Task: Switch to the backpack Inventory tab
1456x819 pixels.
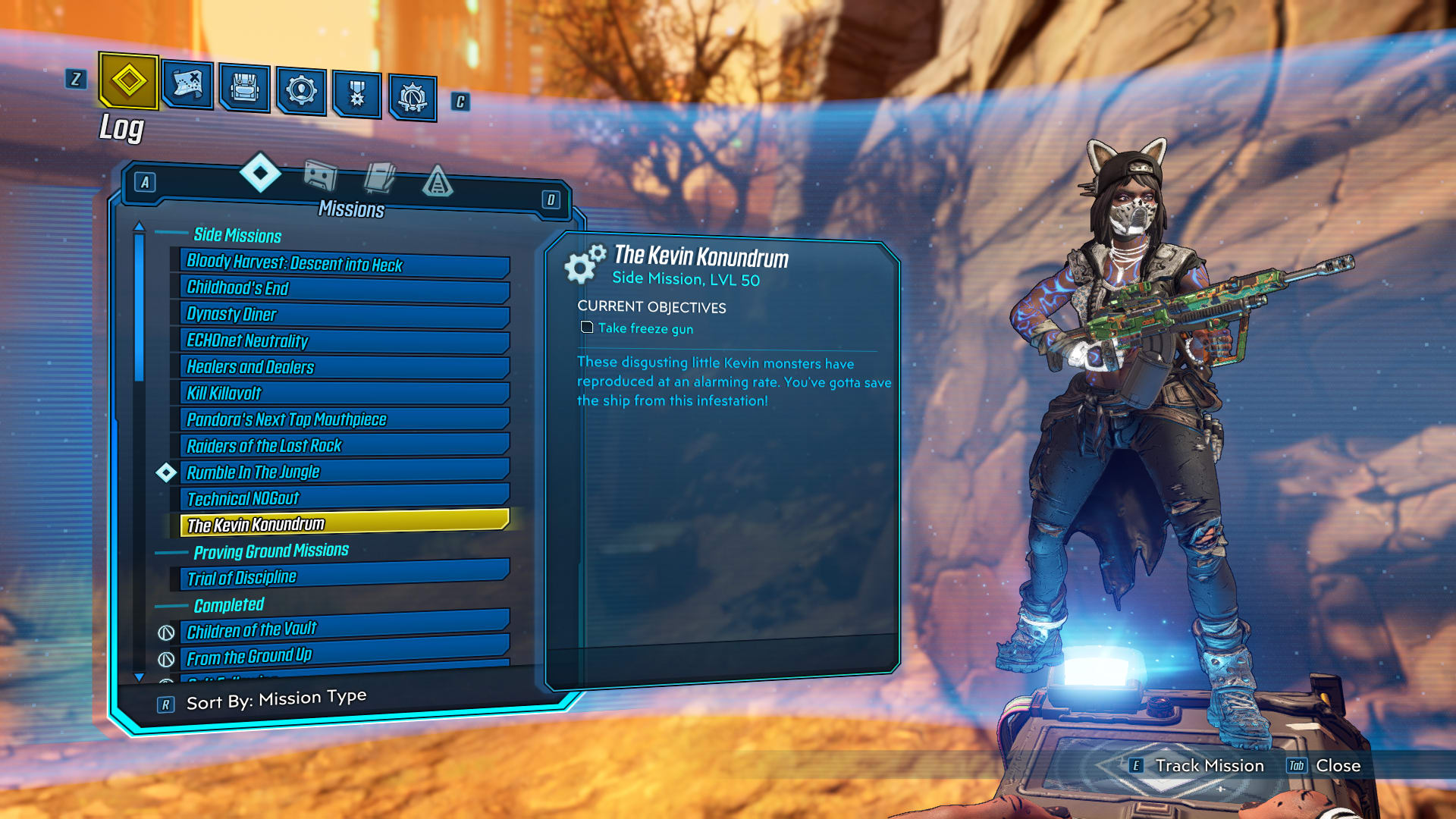Action: [244, 89]
